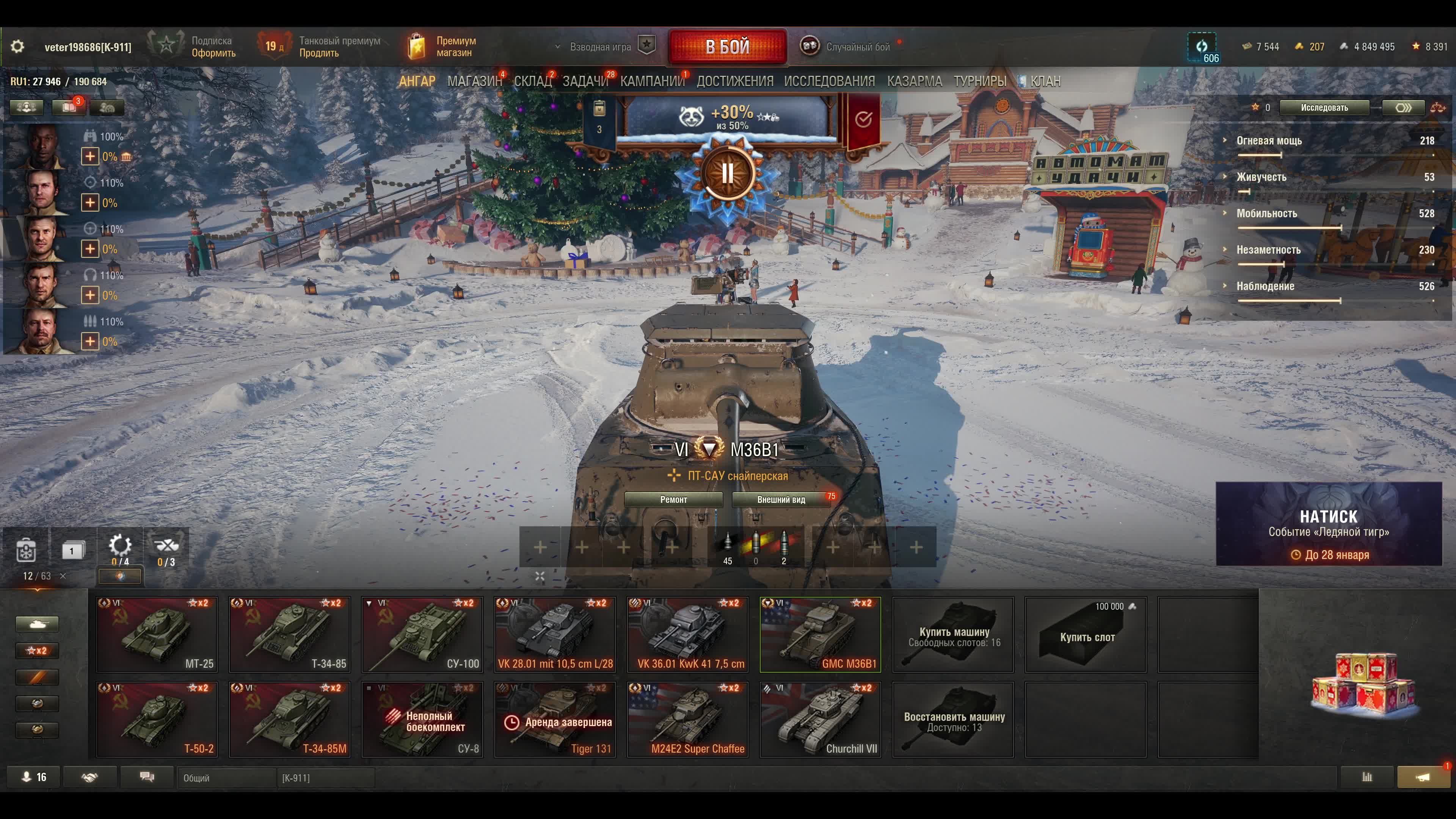Choose the Churchill VII tank card
1456x819 pixels.
(820, 719)
